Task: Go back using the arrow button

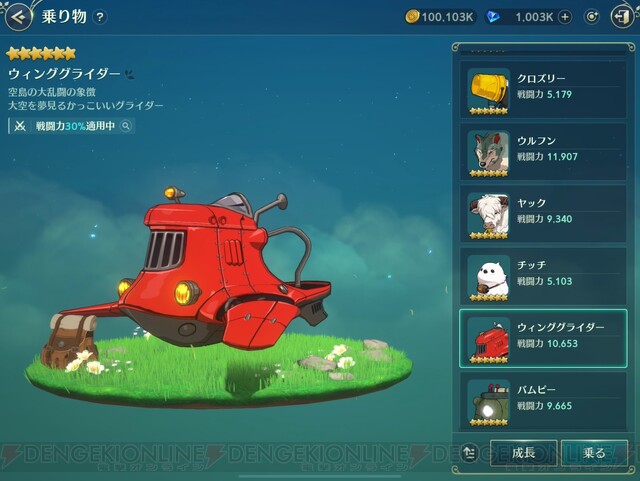Action: 18,16
